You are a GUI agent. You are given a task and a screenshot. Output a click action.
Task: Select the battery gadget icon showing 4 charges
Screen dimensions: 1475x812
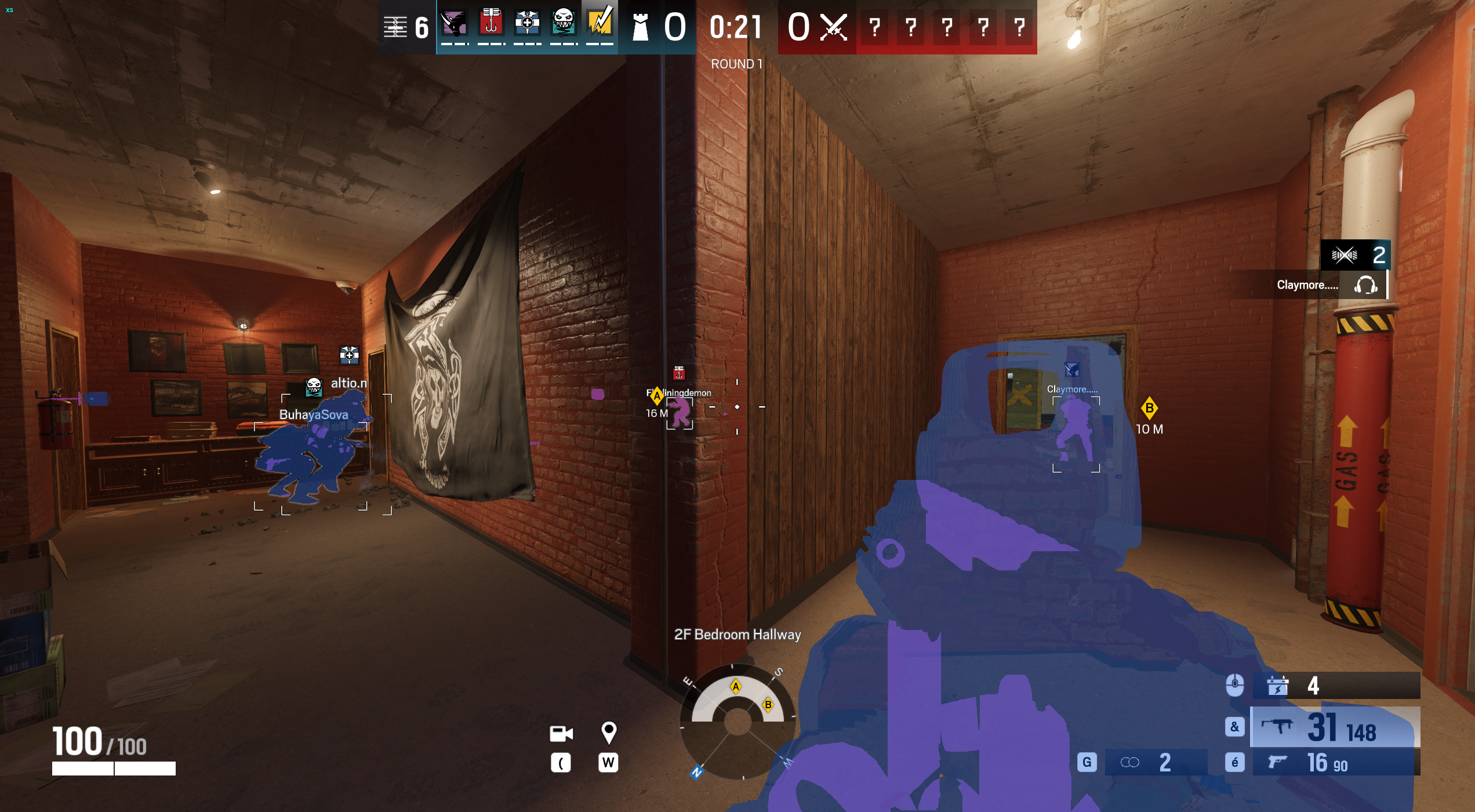(x=1277, y=685)
